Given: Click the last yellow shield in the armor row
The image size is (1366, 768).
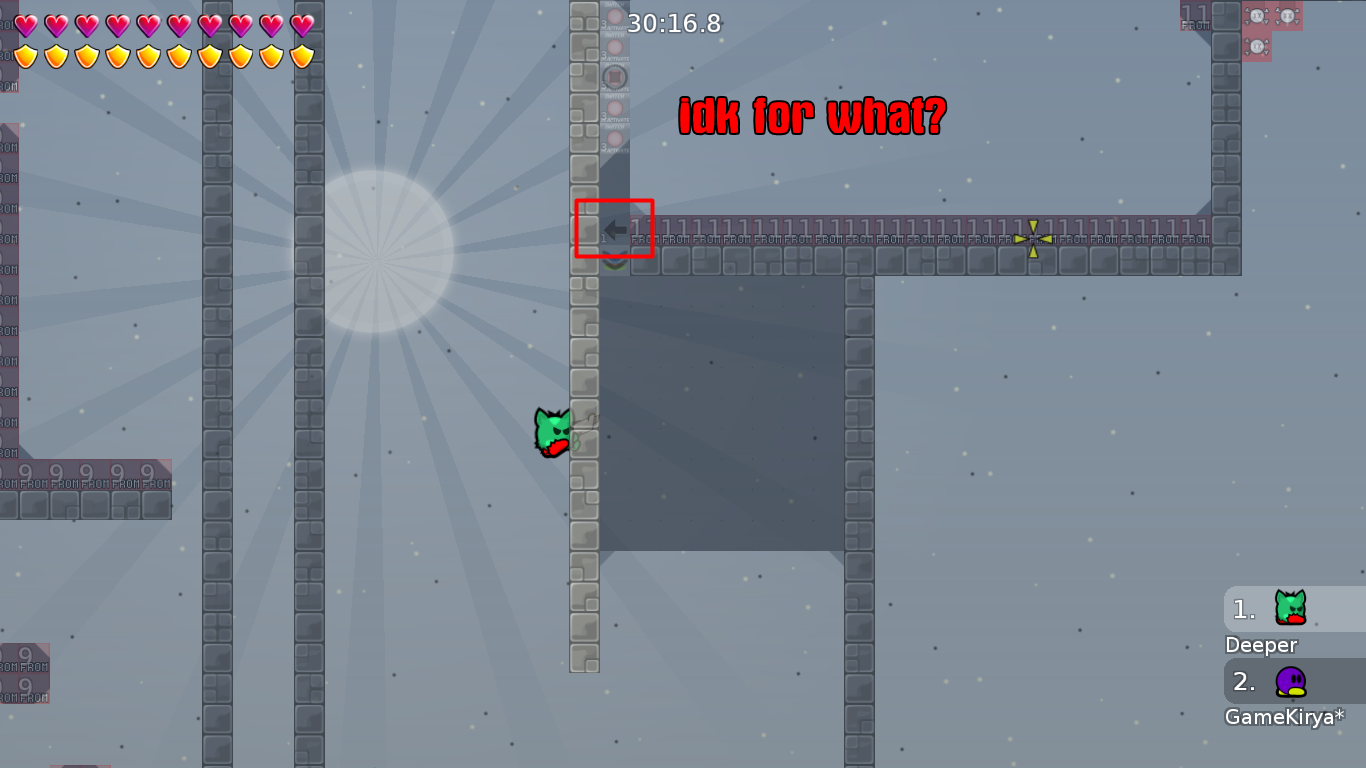Looking at the screenshot, I should coord(303,57).
